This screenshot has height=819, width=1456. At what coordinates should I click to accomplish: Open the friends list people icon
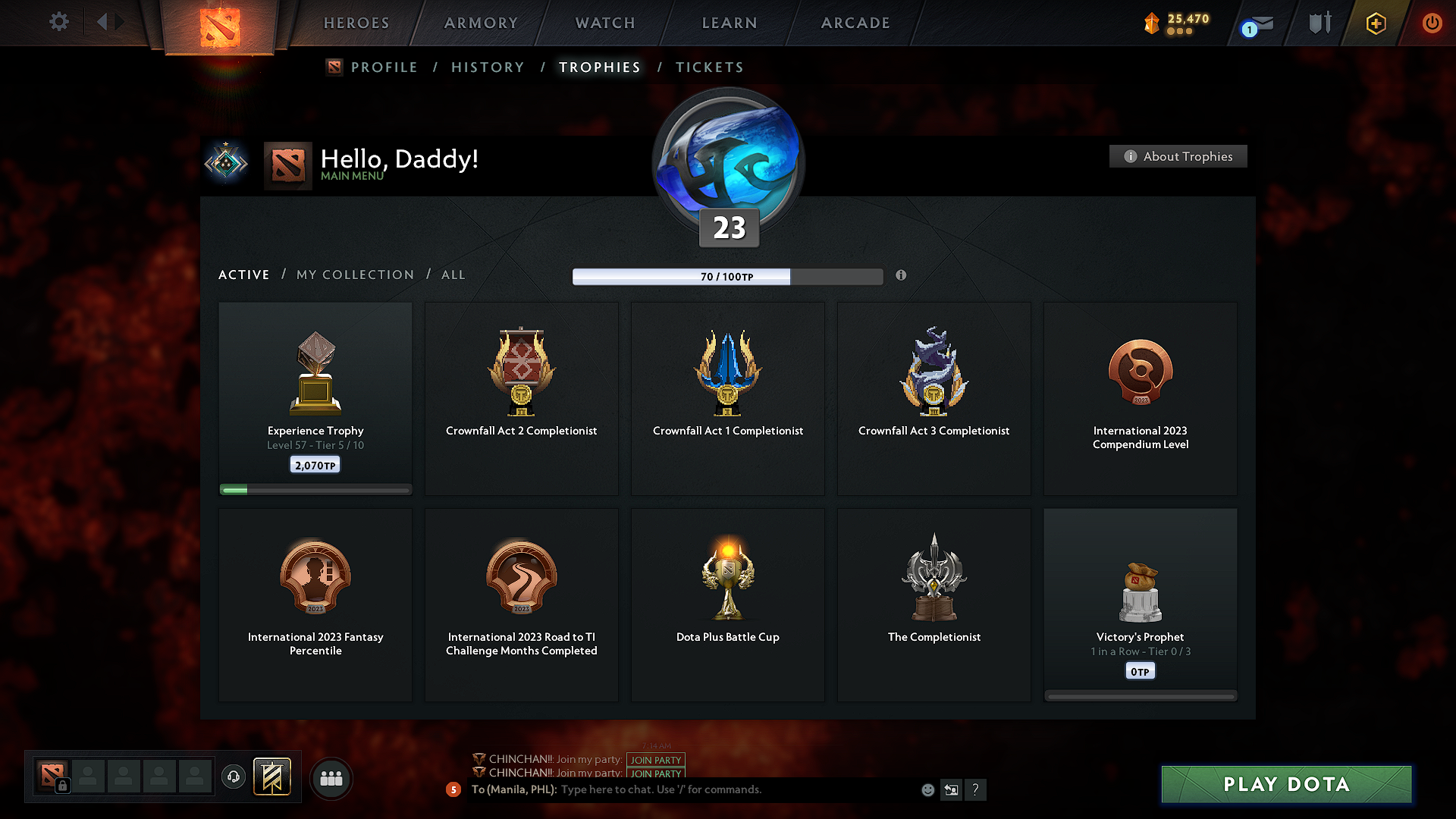331,778
